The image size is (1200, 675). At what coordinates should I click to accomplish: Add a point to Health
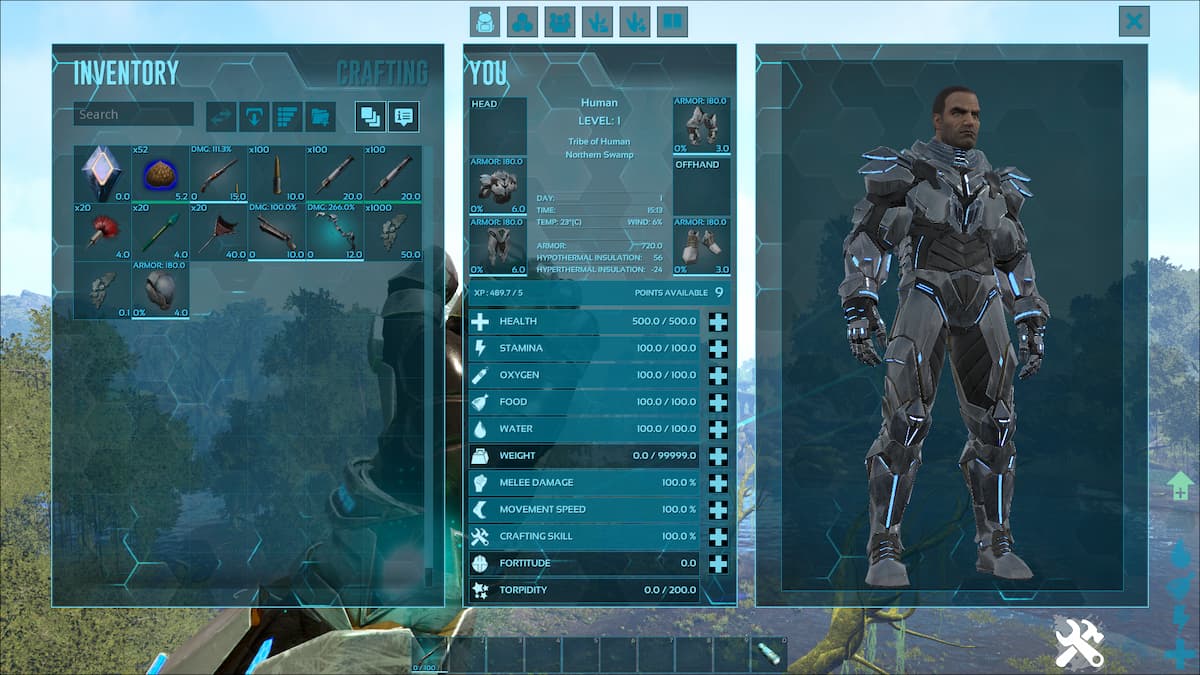tap(718, 322)
